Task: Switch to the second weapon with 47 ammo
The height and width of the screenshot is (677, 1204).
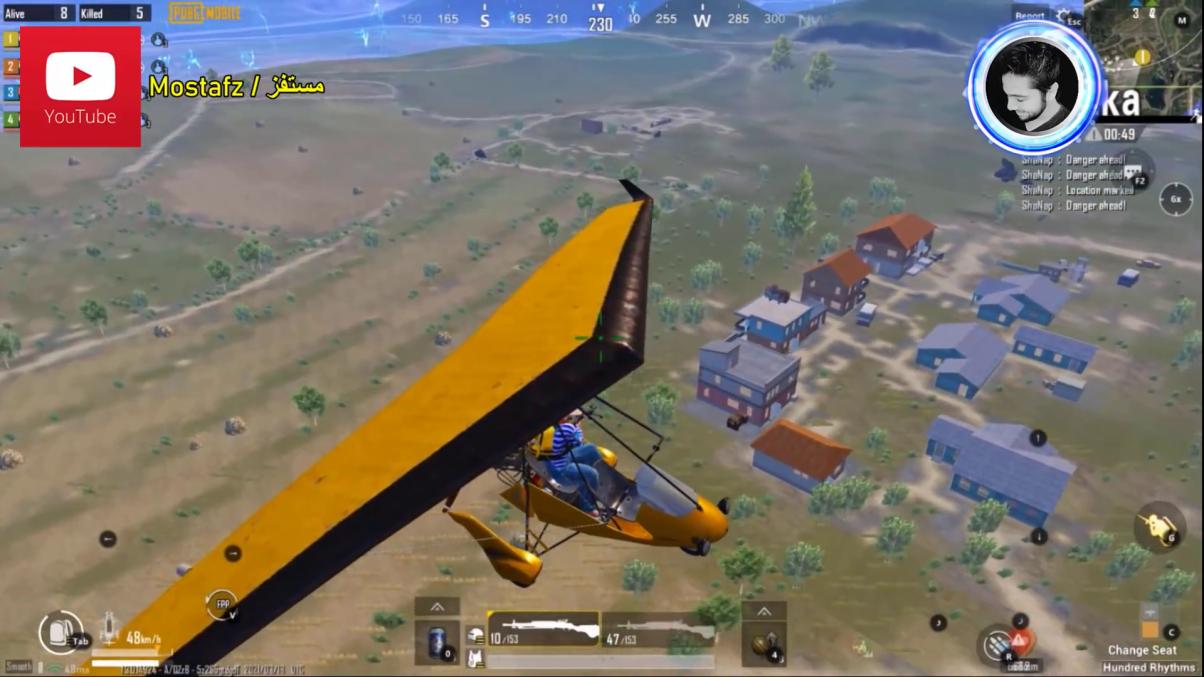Action: (x=659, y=631)
